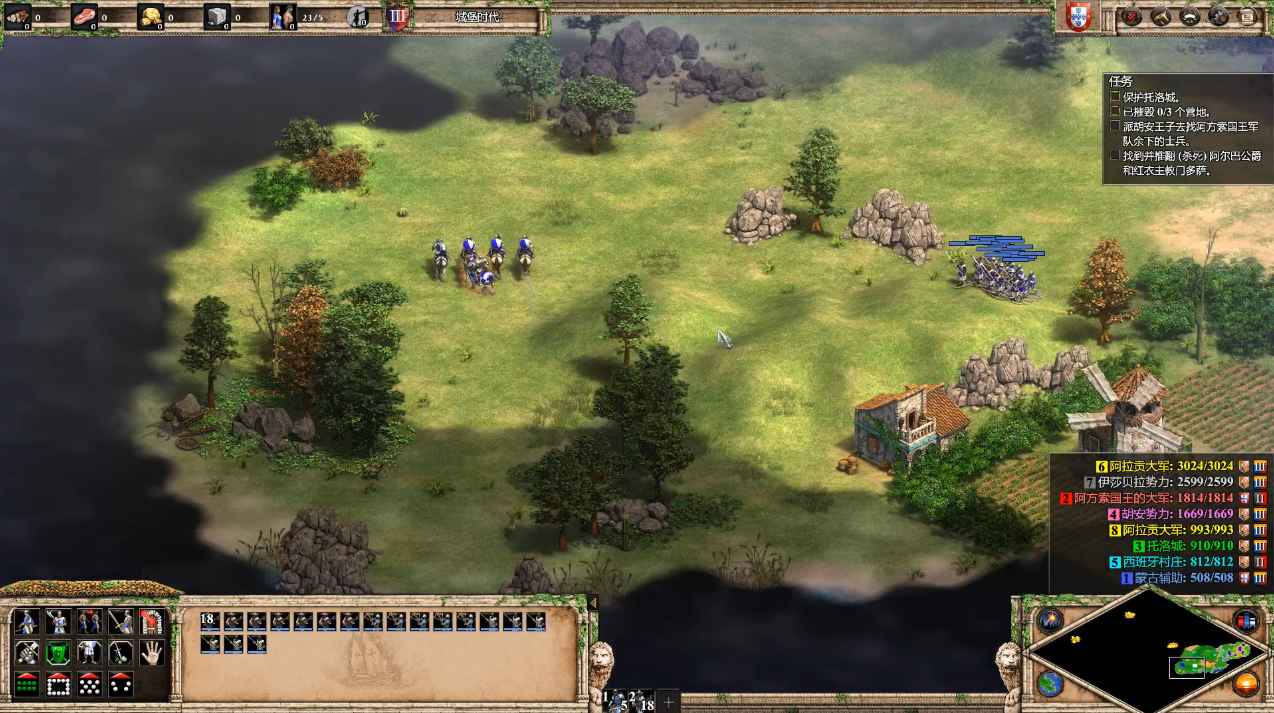
Task: Choose the four-dot flank formation
Action: (x=121, y=685)
